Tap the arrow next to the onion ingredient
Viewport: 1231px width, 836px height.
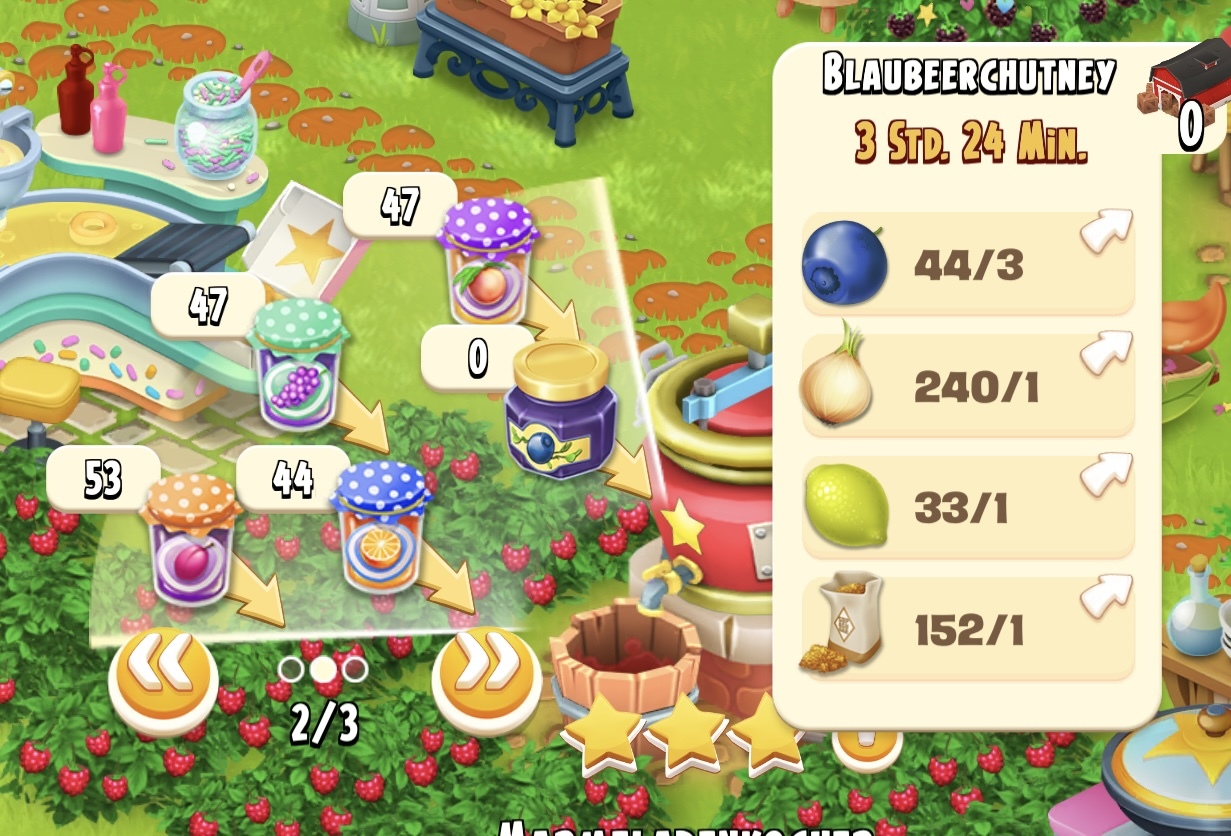[x=1105, y=352]
